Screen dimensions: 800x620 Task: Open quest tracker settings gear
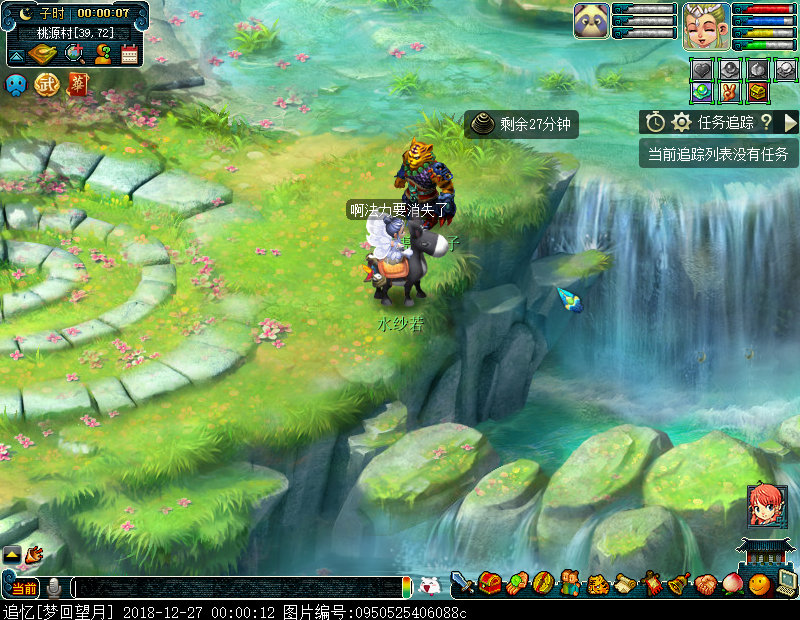(x=681, y=122)
